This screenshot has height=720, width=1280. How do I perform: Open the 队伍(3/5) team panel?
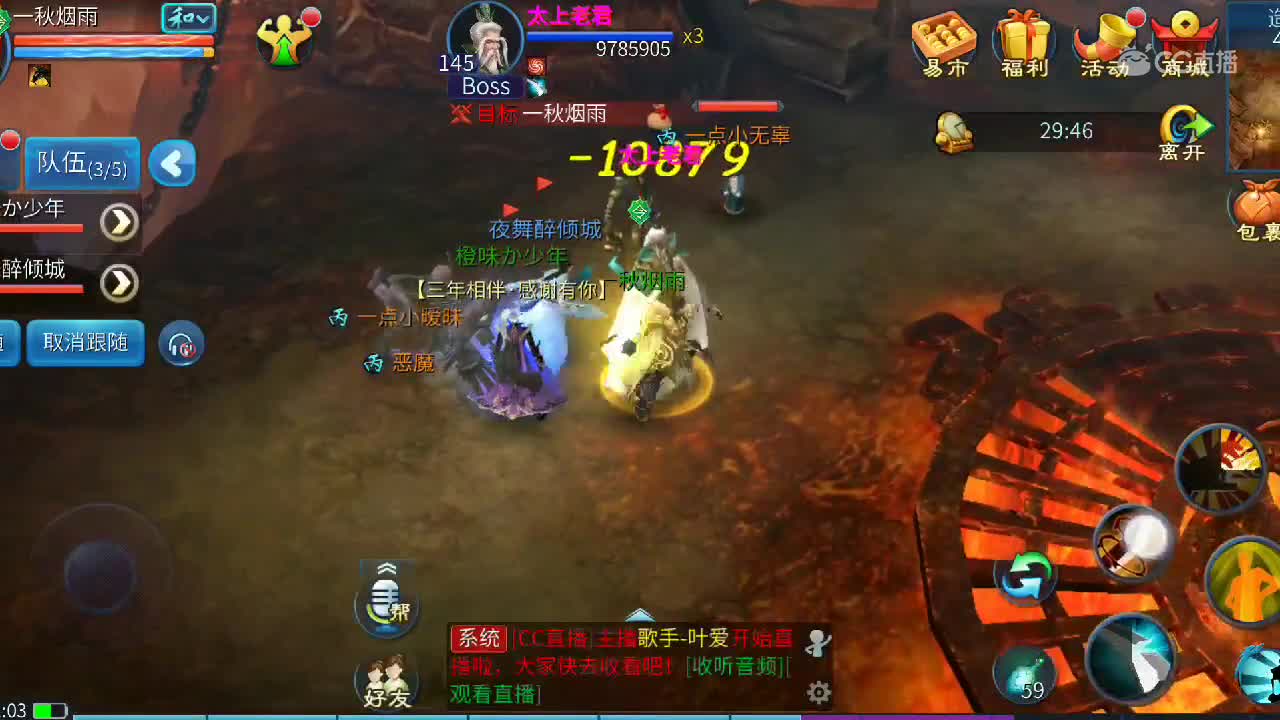pyautogui.click(x=81, y=163)
